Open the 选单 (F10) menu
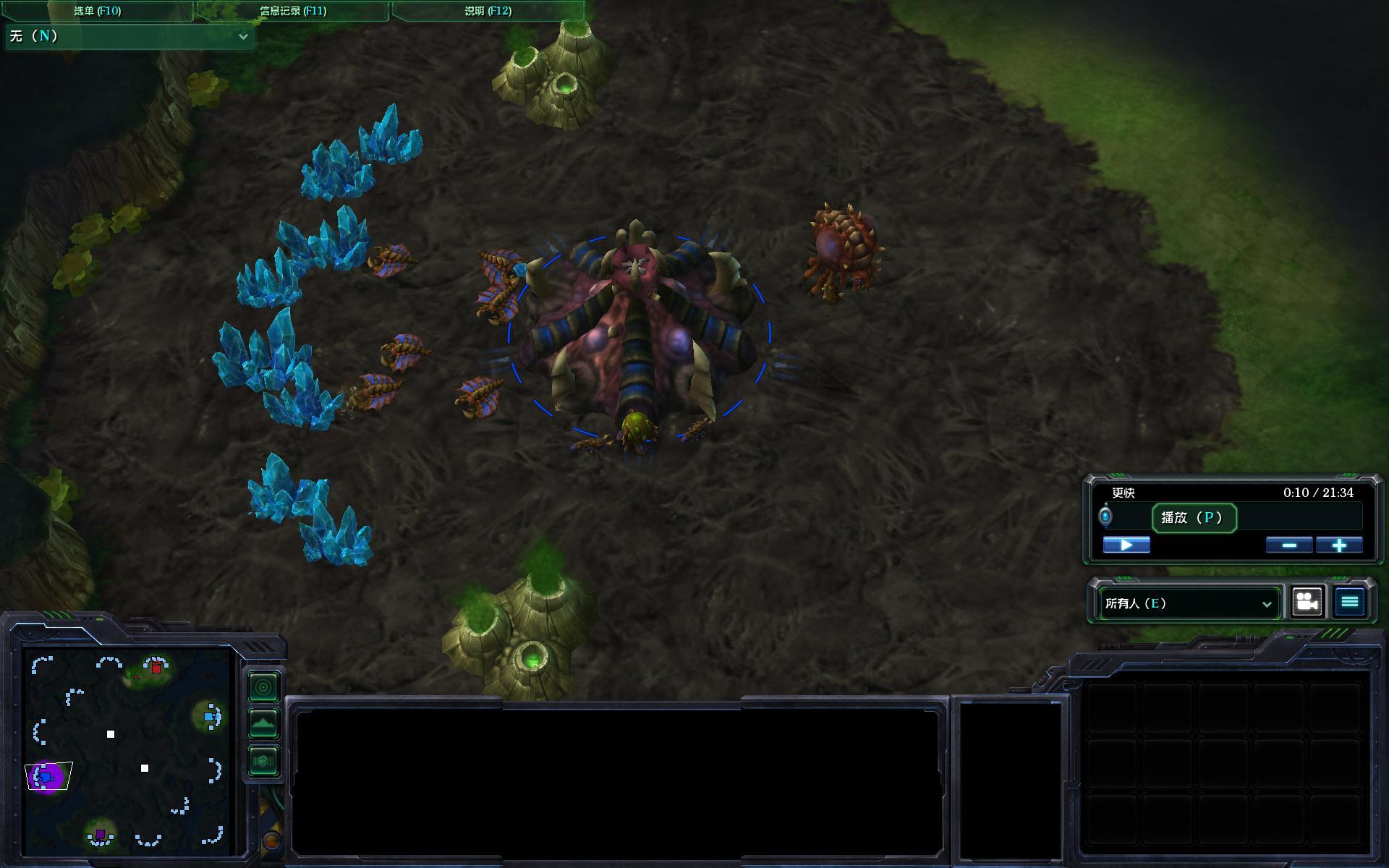 point(98,11)
